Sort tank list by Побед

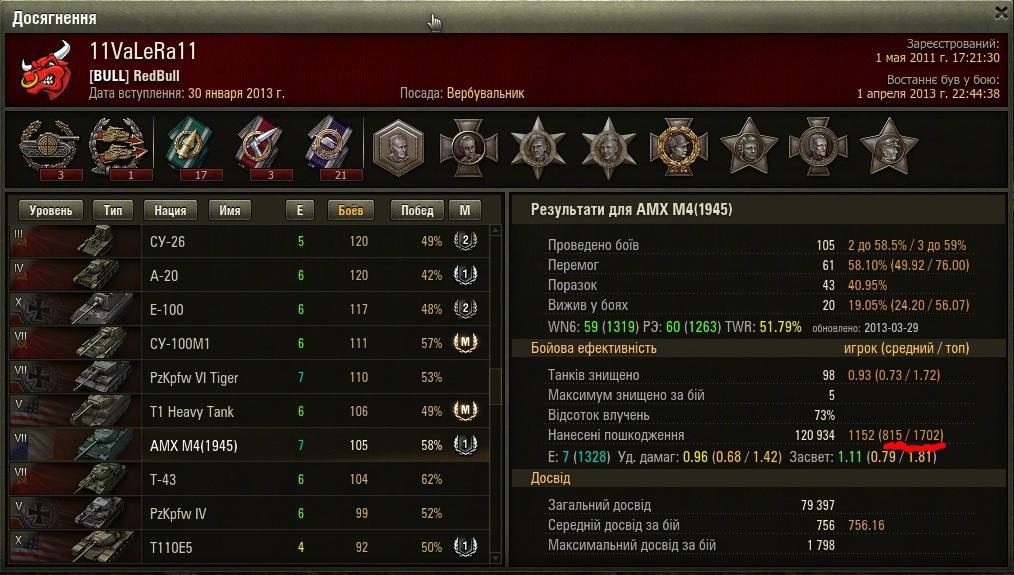417,211
